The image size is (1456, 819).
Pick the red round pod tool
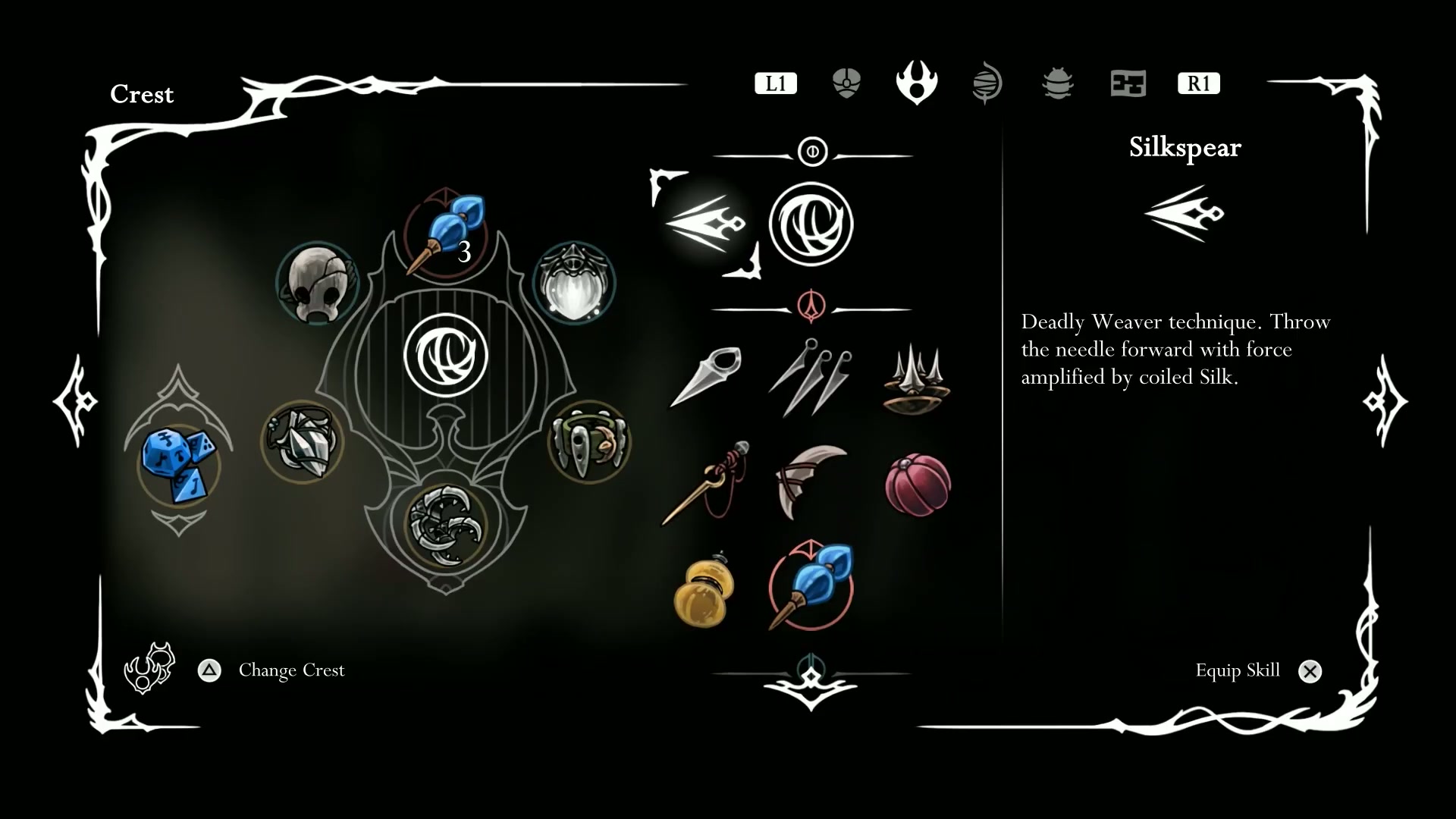point(918,485)
